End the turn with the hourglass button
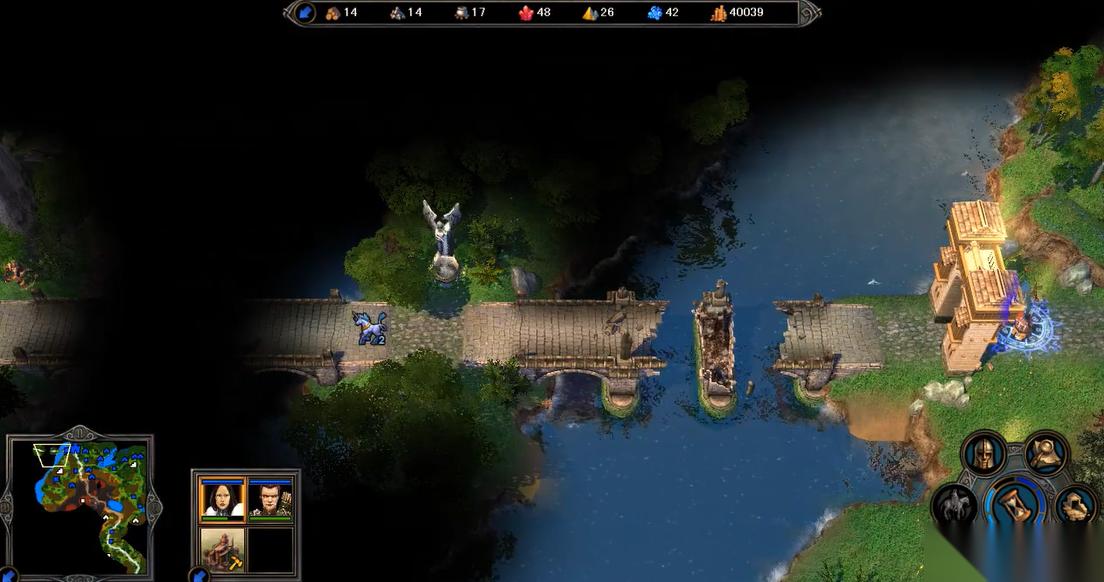Screen dimensions: 1104x582 click(1014, 500)
